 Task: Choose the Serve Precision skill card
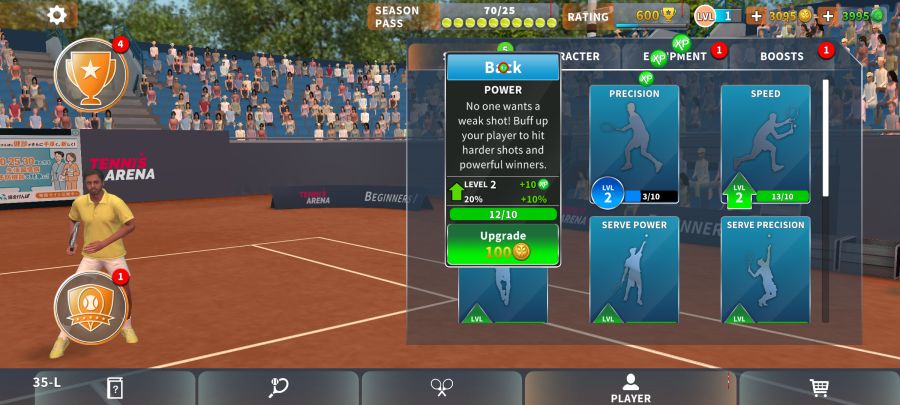(765, 270)
